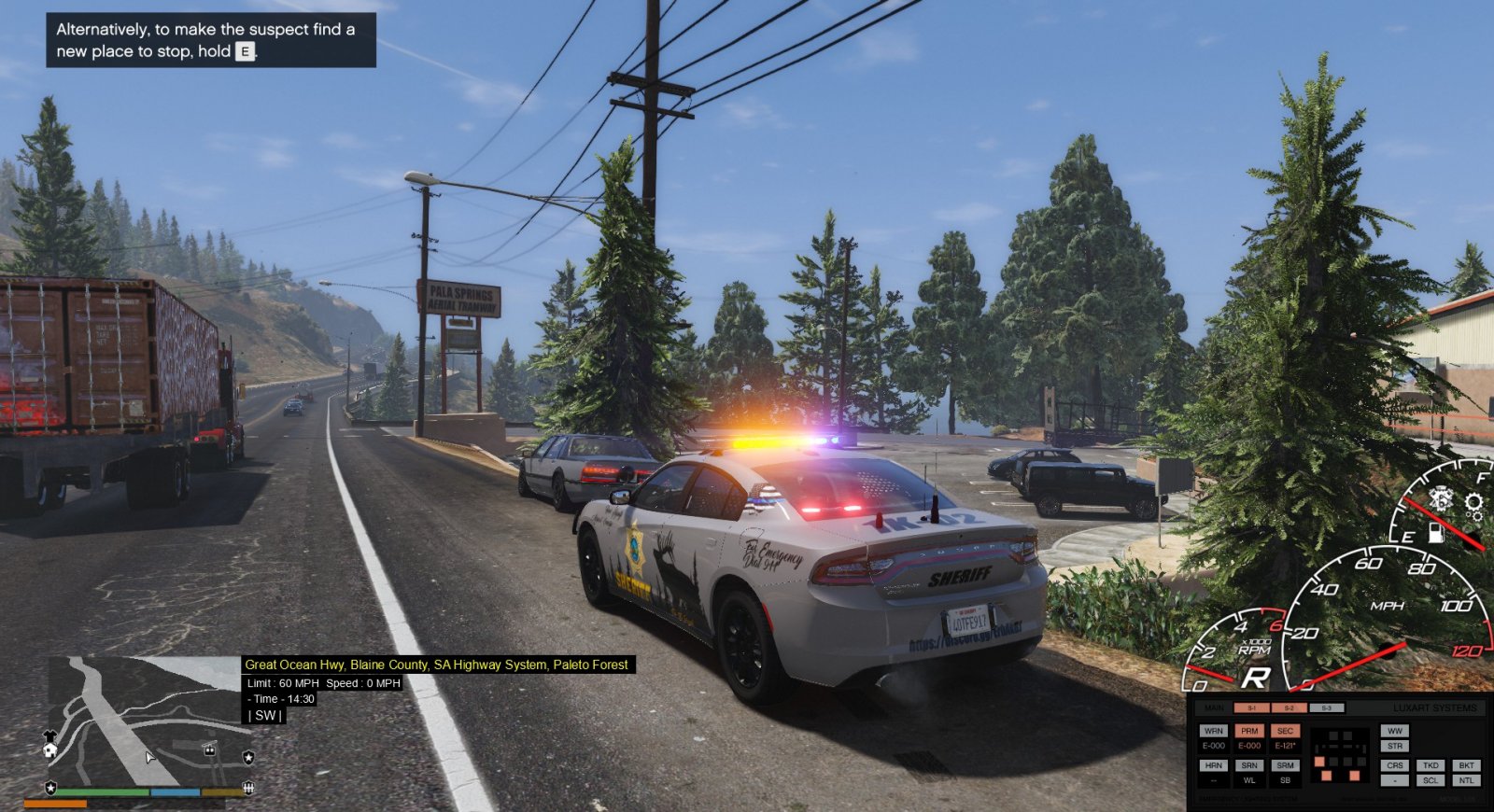Viewport: 1494px width, 812px height.
Task: Toggle the WW button on siren controller
Action: [1395, 731]
